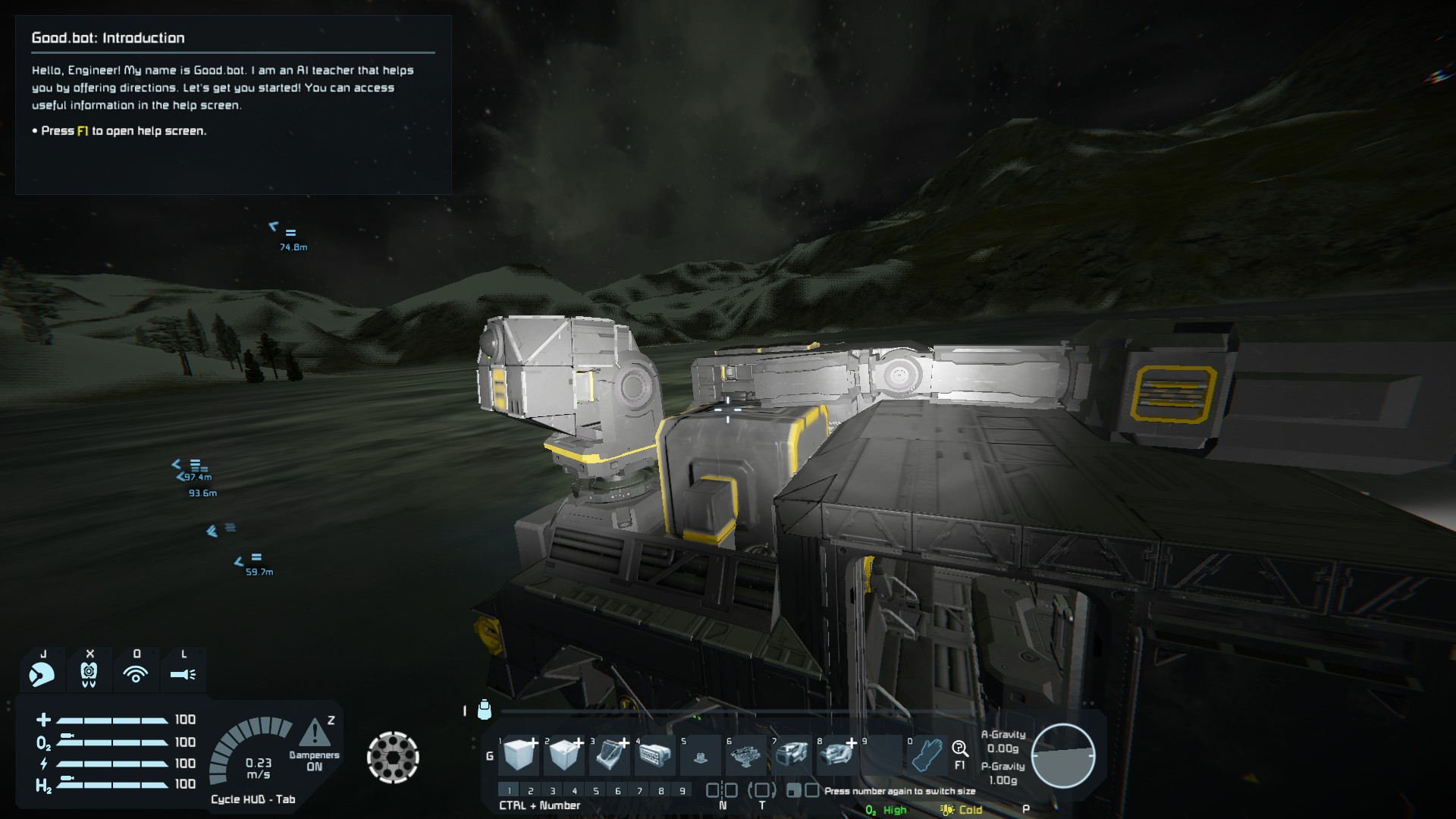Click the backpack inventory icon above toolbar
Image resolution: width=1456 pixels, height=819 pixels.
[x=485, y=710]
